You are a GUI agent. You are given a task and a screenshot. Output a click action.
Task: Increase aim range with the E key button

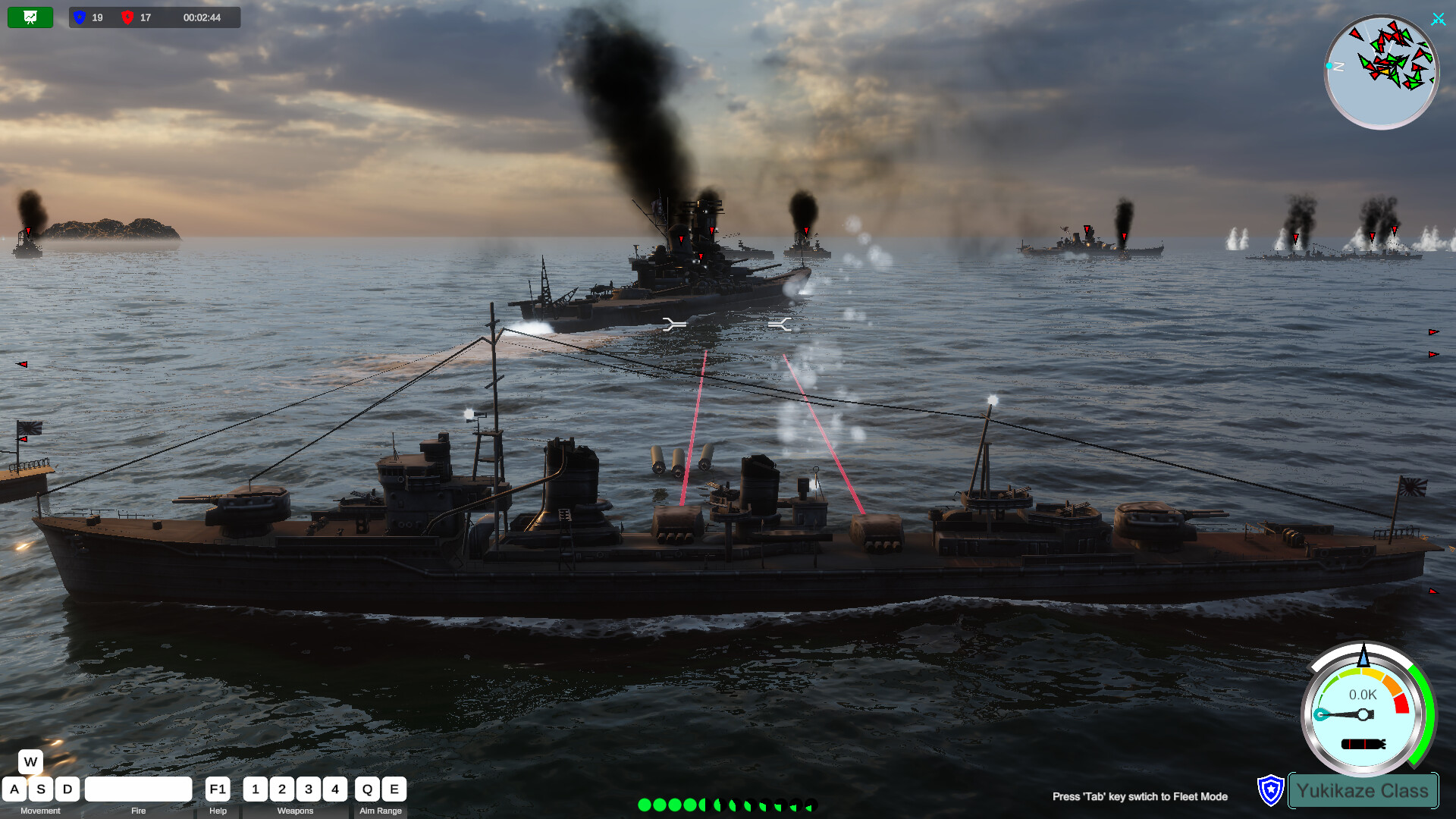[x=394, y=789]
